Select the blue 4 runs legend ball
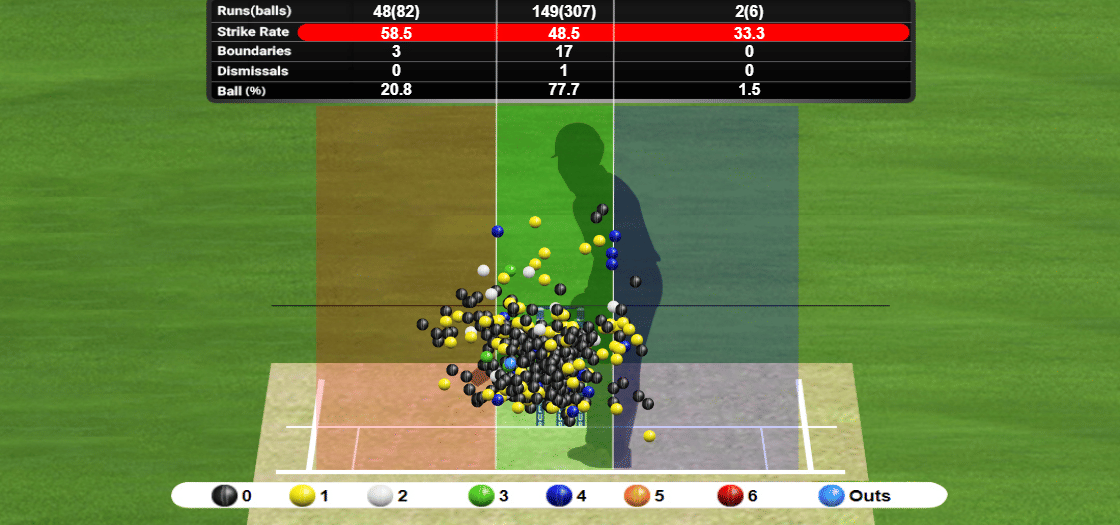 pyautogui.click(x=560, y=495)
